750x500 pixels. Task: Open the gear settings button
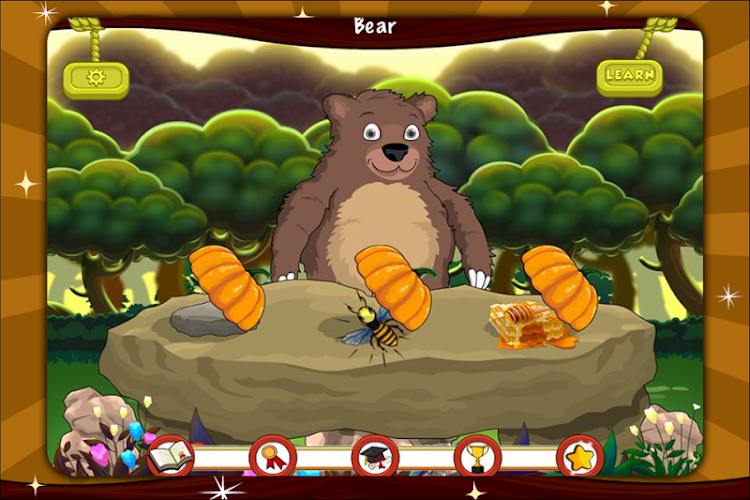click(96, 78)
